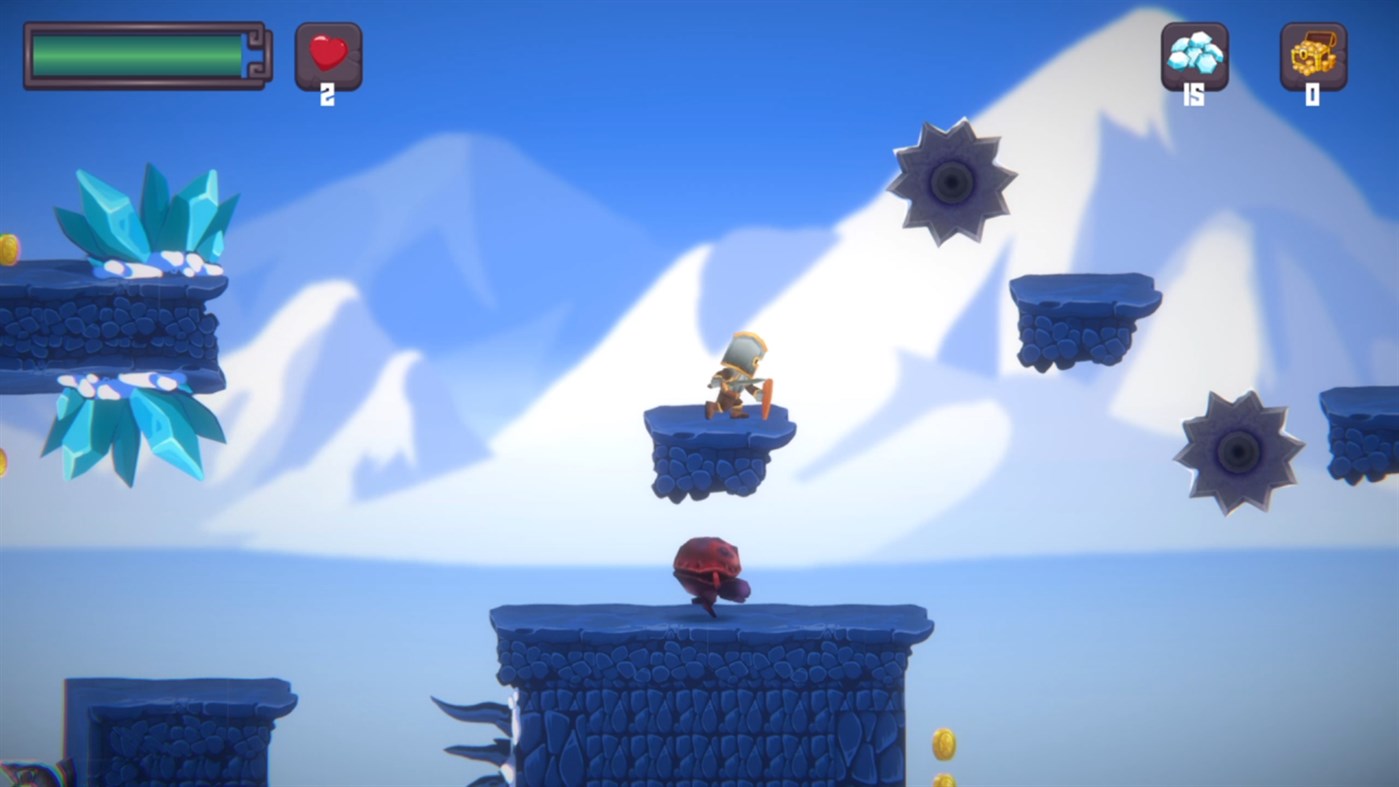Select the ice crystal counter icon
The image size is (1399, 787).
tap(1194, 53)
